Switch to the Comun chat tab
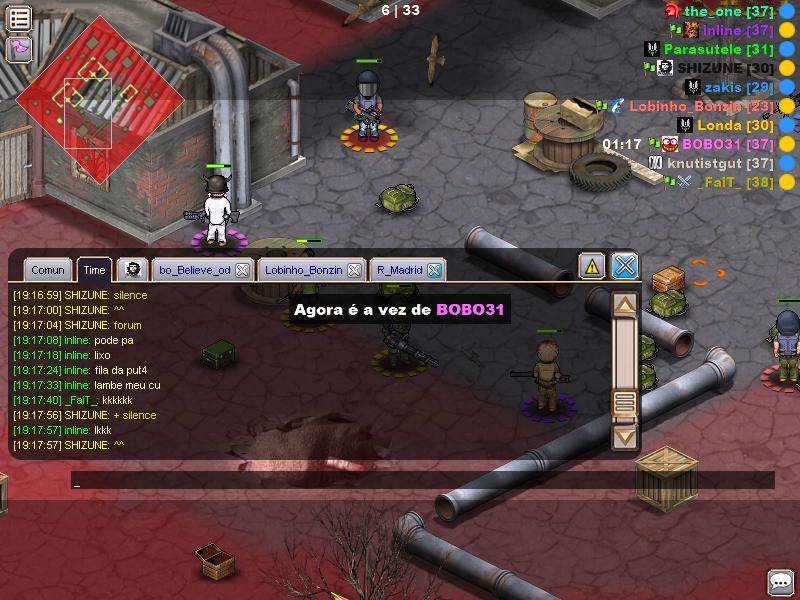This screenshot has width=800, height=600. [x=48, y=270]
